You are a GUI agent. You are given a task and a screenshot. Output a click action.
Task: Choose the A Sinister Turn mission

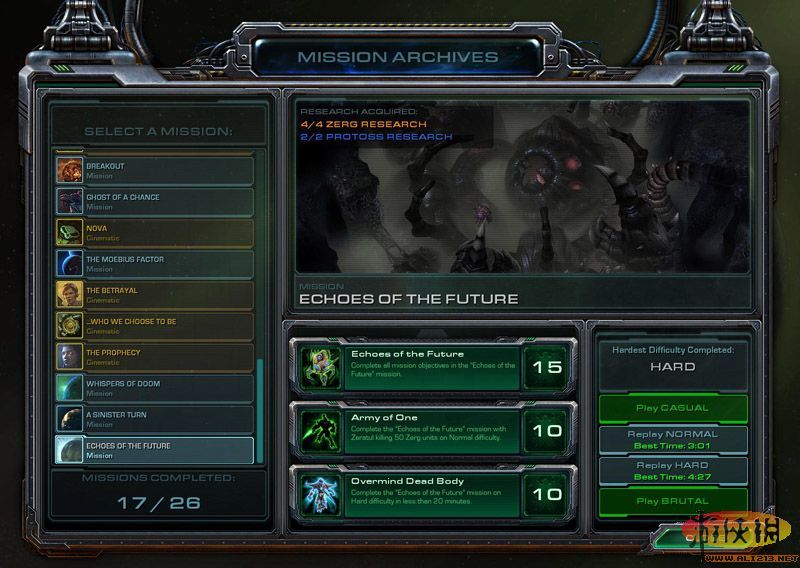(x=155, y=418)
